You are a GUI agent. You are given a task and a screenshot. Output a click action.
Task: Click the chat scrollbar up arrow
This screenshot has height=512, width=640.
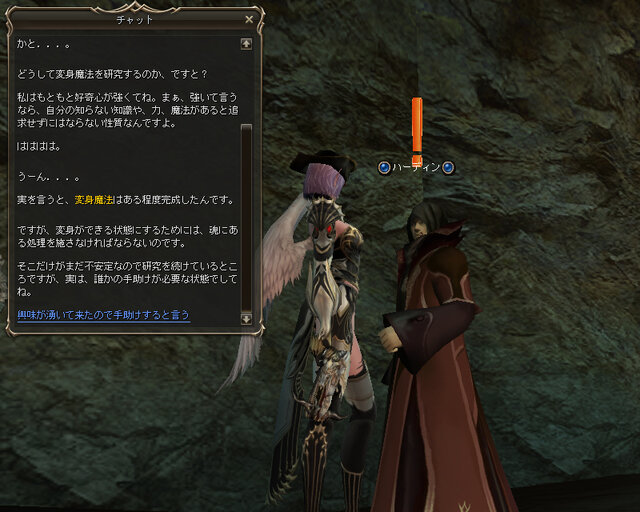[x=246, y=44]
